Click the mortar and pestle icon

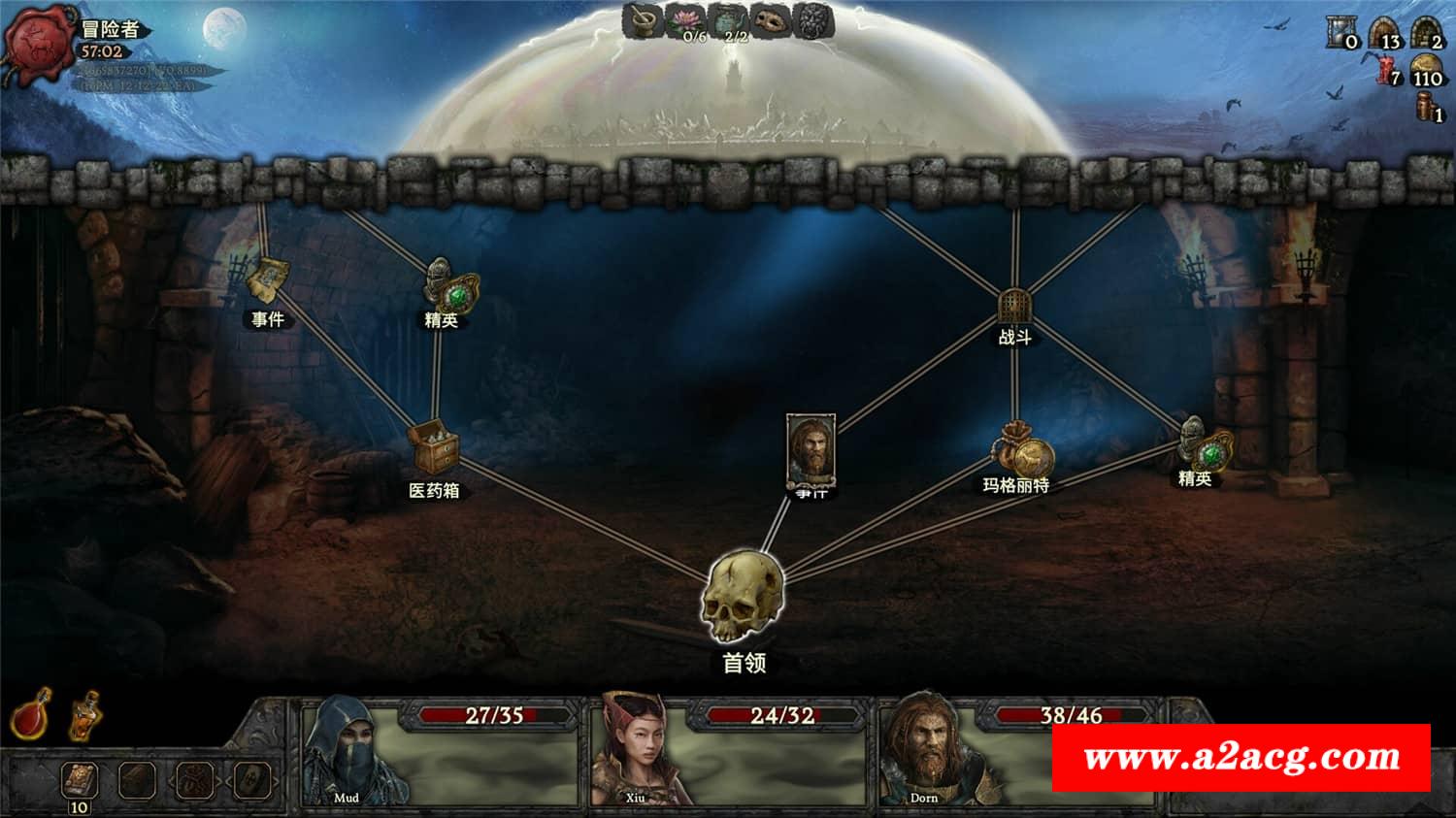[642, 20]
